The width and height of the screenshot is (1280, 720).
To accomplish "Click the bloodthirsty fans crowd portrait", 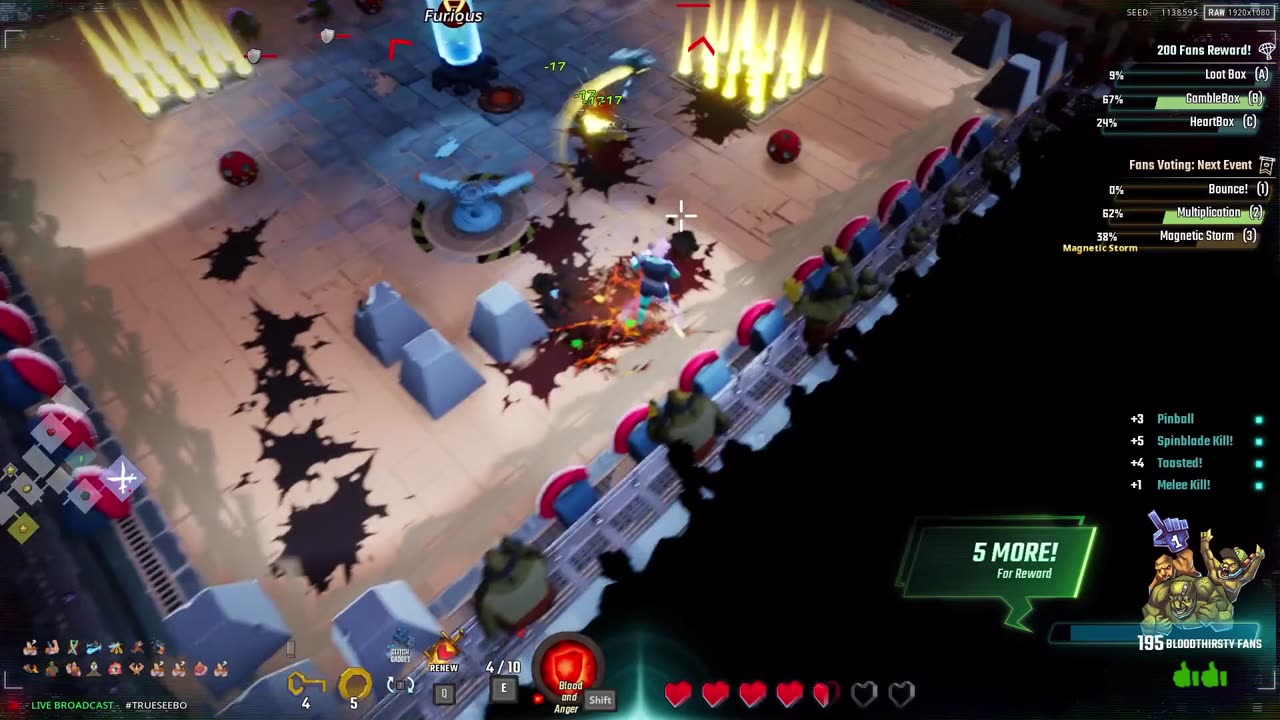I will 1203,582.
